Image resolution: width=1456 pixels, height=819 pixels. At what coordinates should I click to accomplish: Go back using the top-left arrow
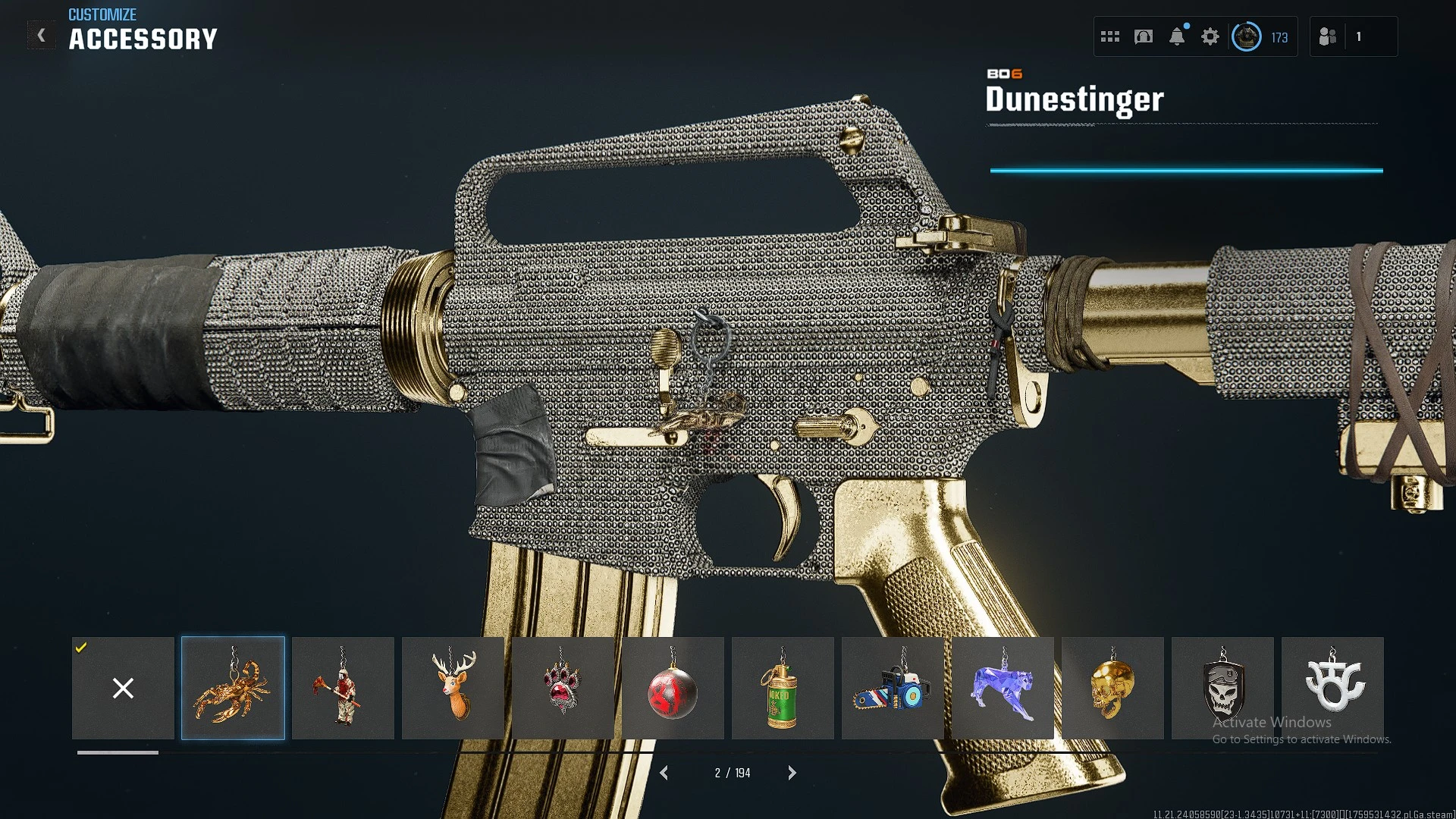coord(42,36)
